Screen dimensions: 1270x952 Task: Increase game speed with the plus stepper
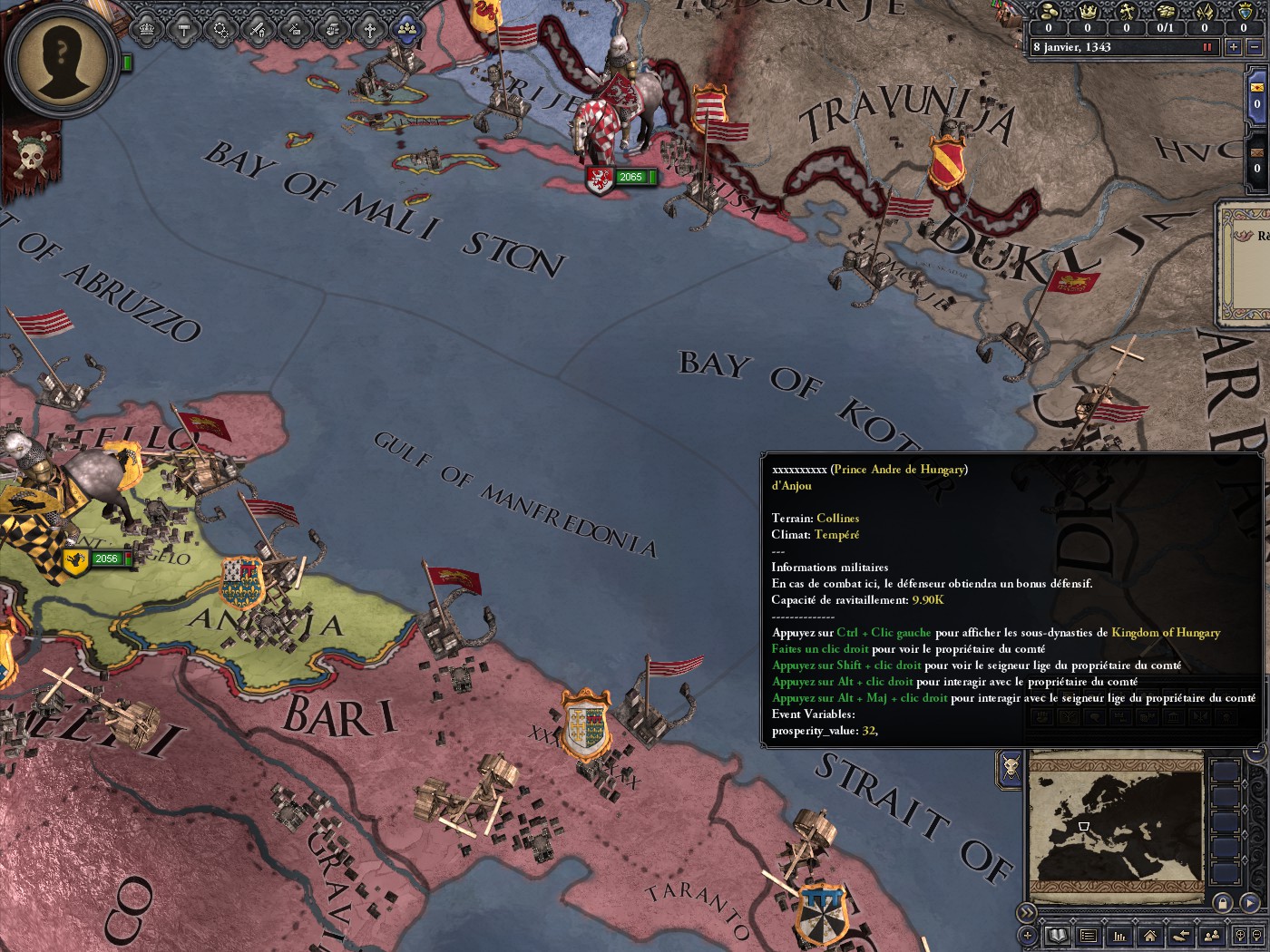click(1233, 47)
